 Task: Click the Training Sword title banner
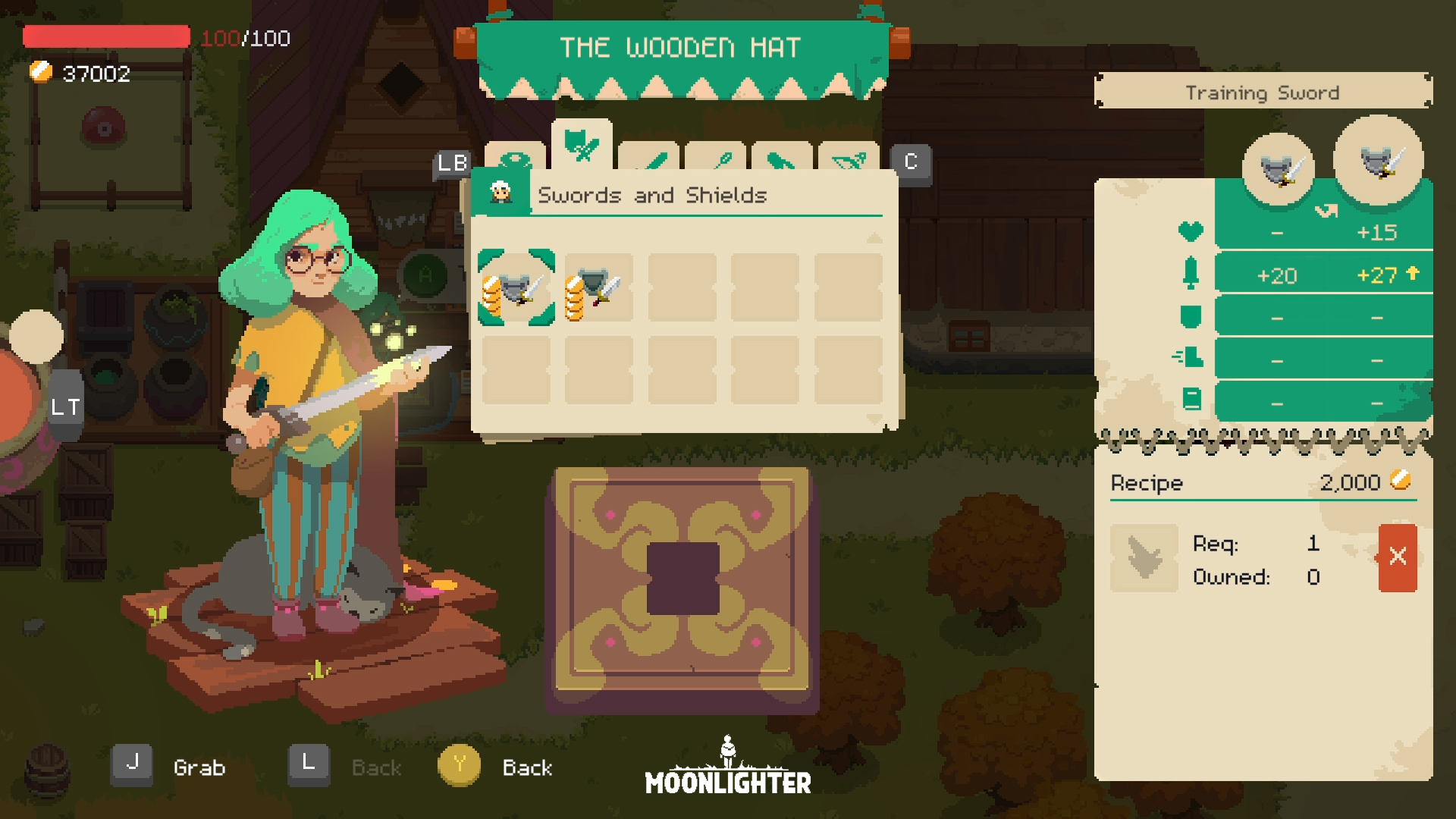(1262, 92)
